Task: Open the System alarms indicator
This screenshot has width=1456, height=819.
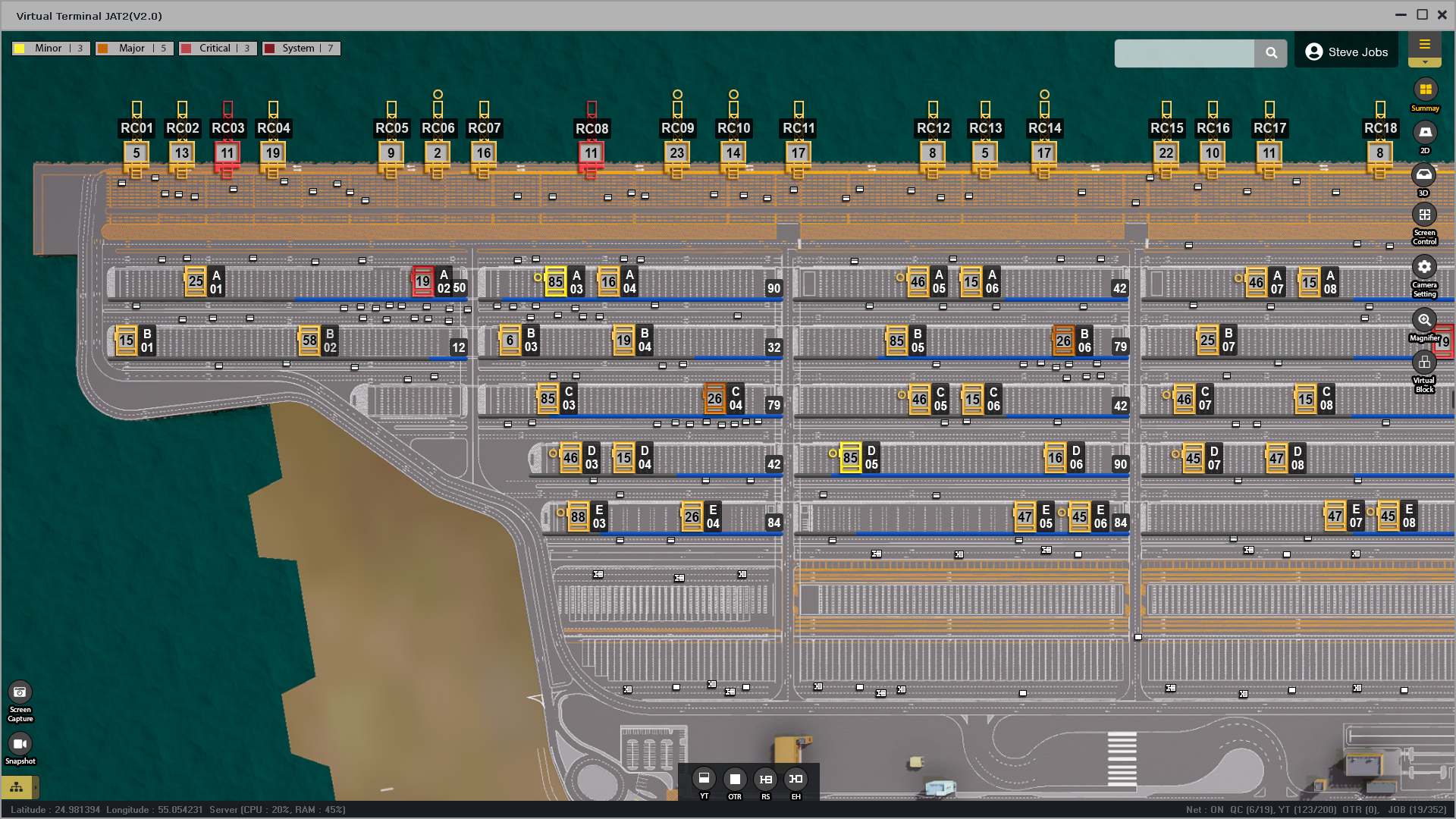Action: [301, 49]
